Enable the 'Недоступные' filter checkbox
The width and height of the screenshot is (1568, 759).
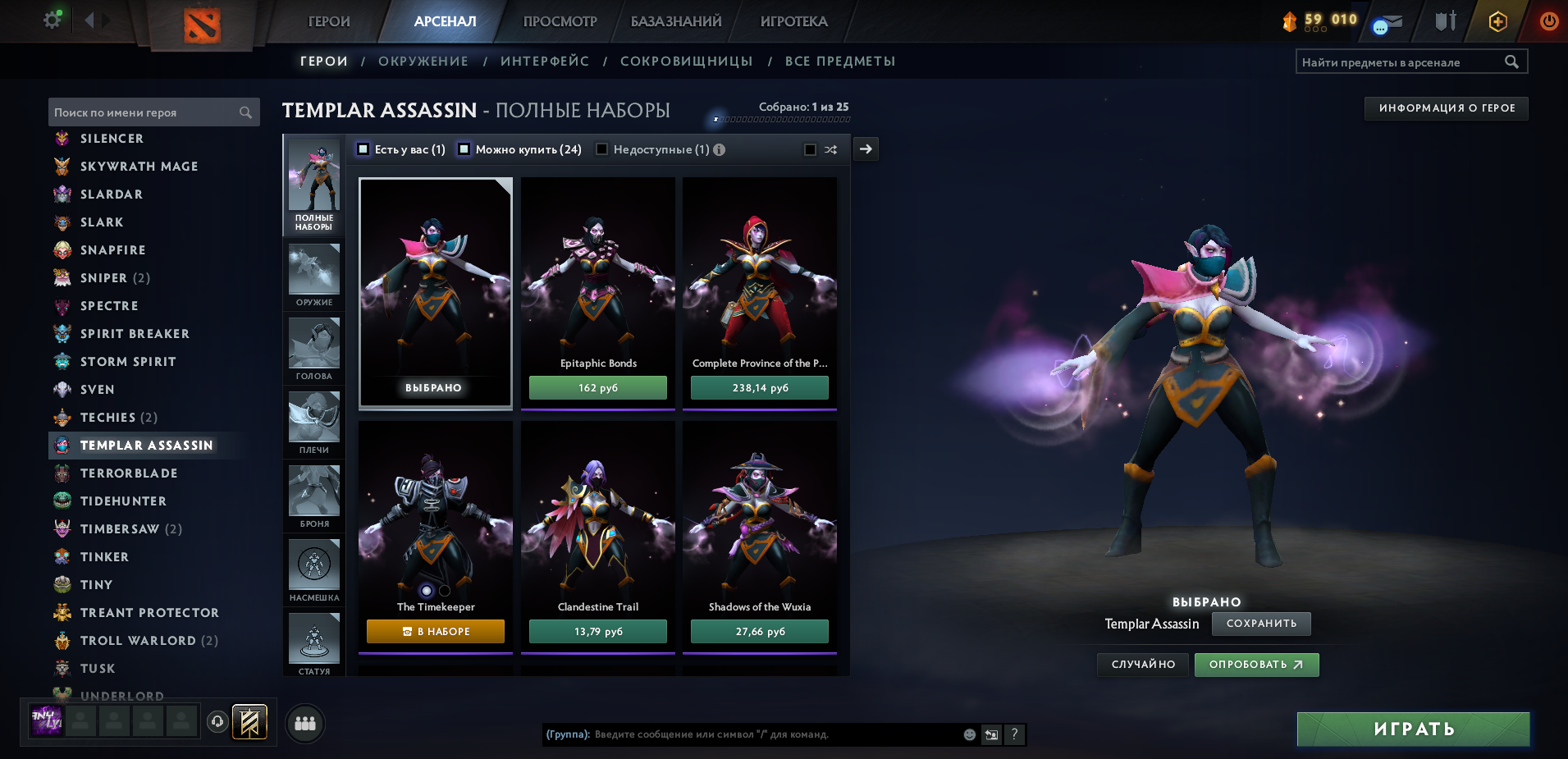click(602, 149)
